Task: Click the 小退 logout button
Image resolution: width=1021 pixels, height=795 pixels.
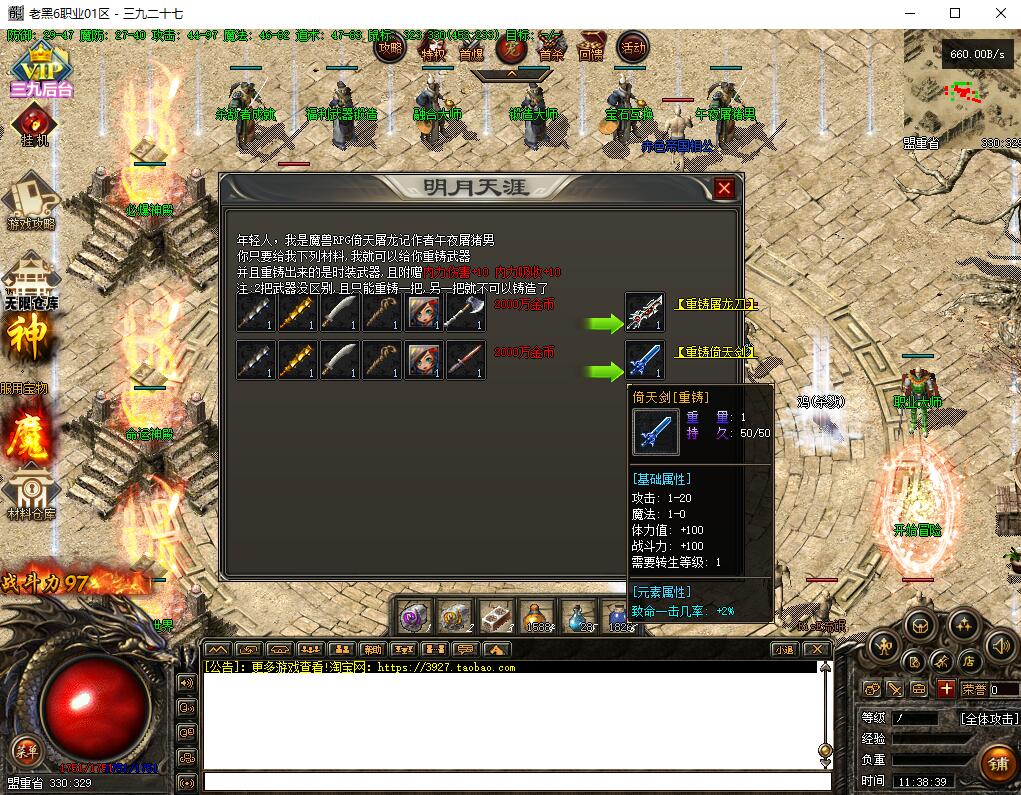Action: pos(784,649)
